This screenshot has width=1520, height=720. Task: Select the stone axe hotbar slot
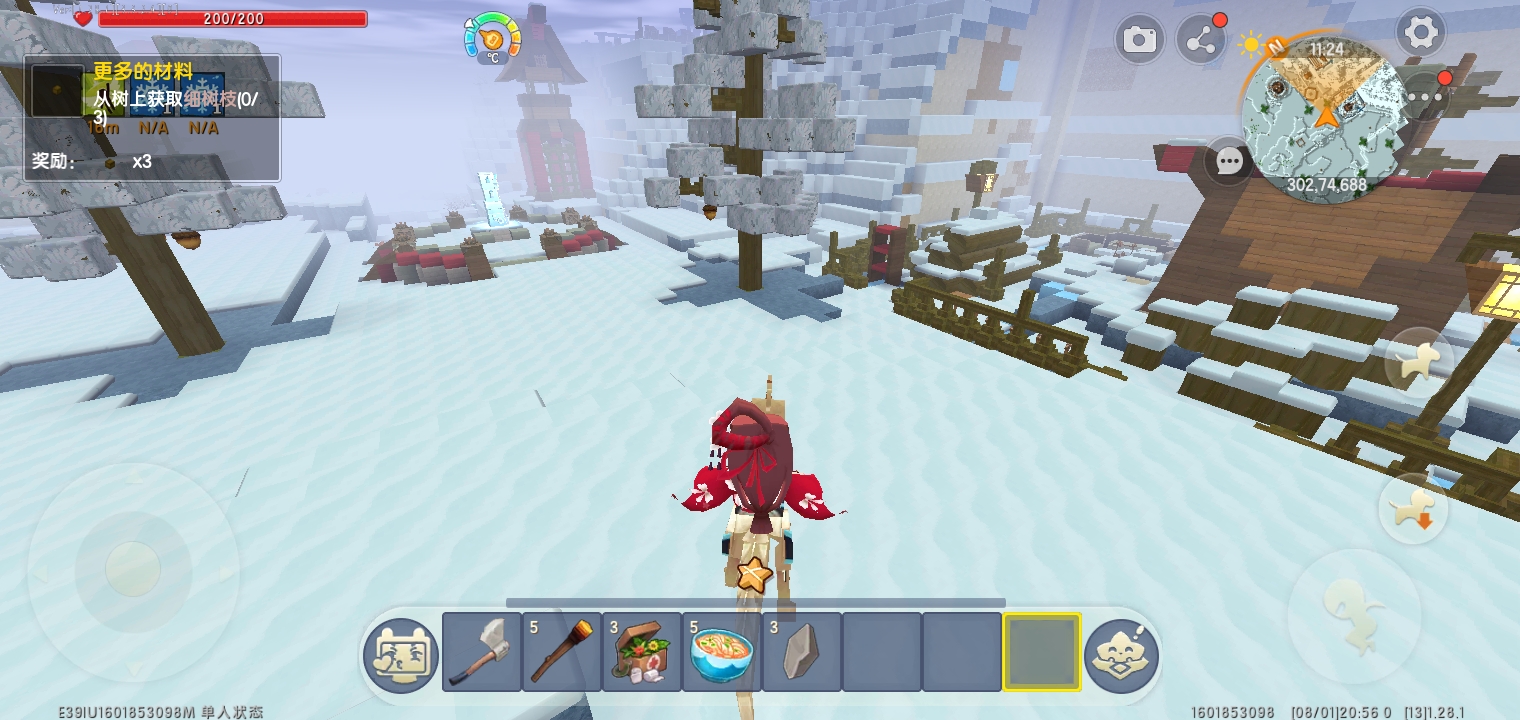[482, 652]
